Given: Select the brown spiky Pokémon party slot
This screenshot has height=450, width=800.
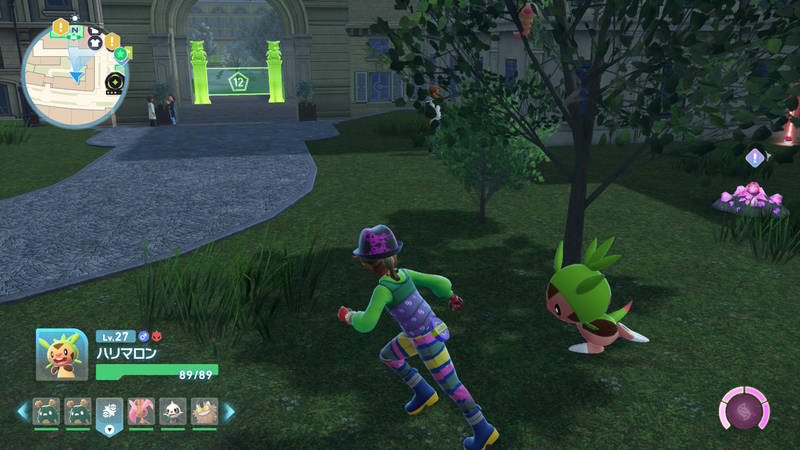Looking at the screenshot, I should coord(203,411).
